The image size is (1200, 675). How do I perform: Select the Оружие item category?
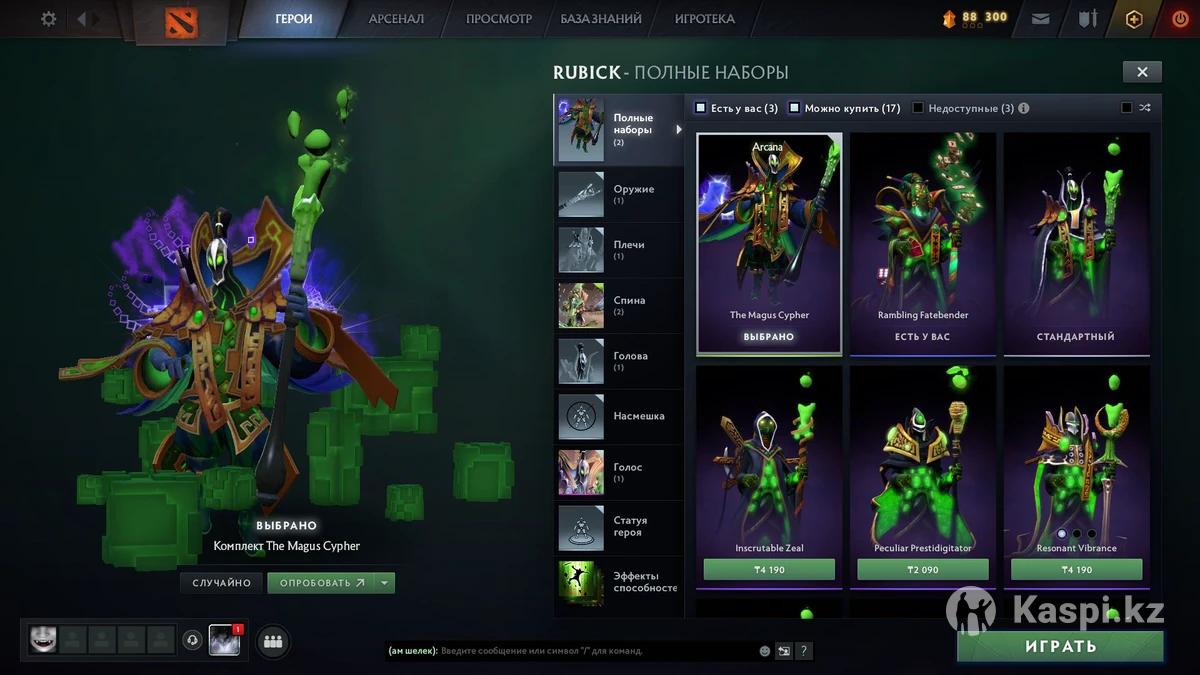click(x=618, y=194)
